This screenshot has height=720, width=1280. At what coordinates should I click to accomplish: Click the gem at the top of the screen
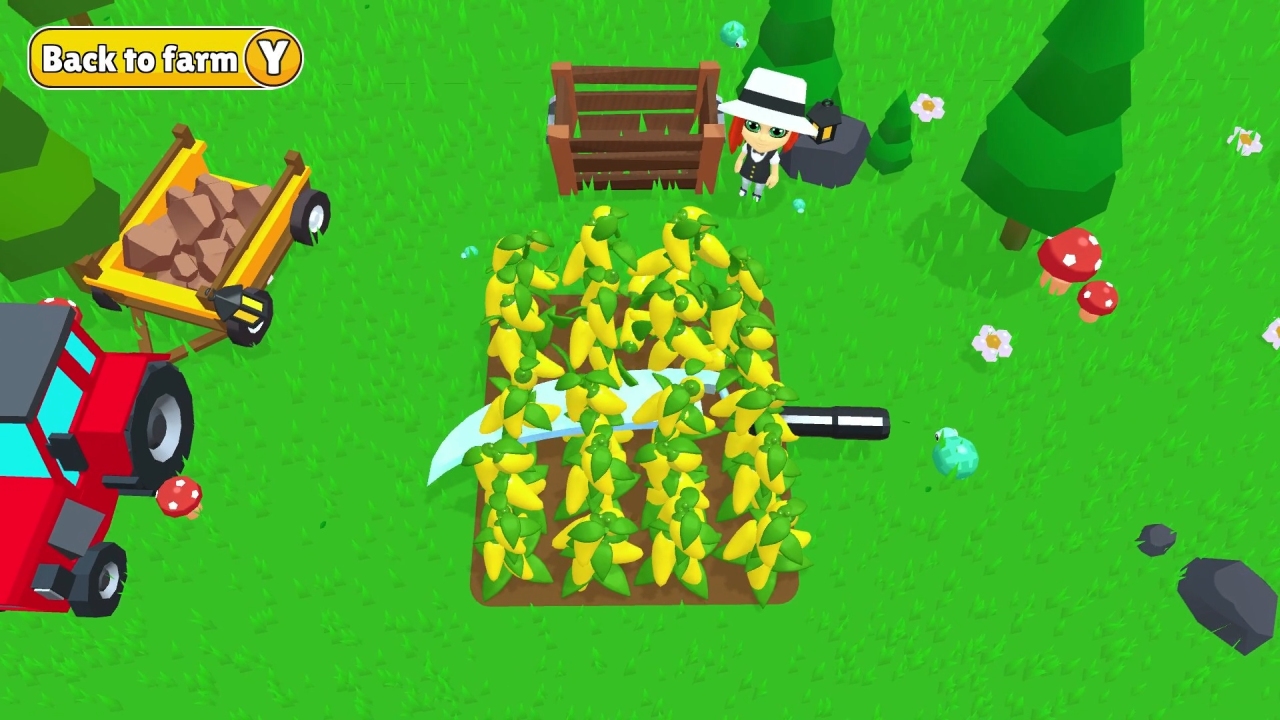[x=731, y=33]
